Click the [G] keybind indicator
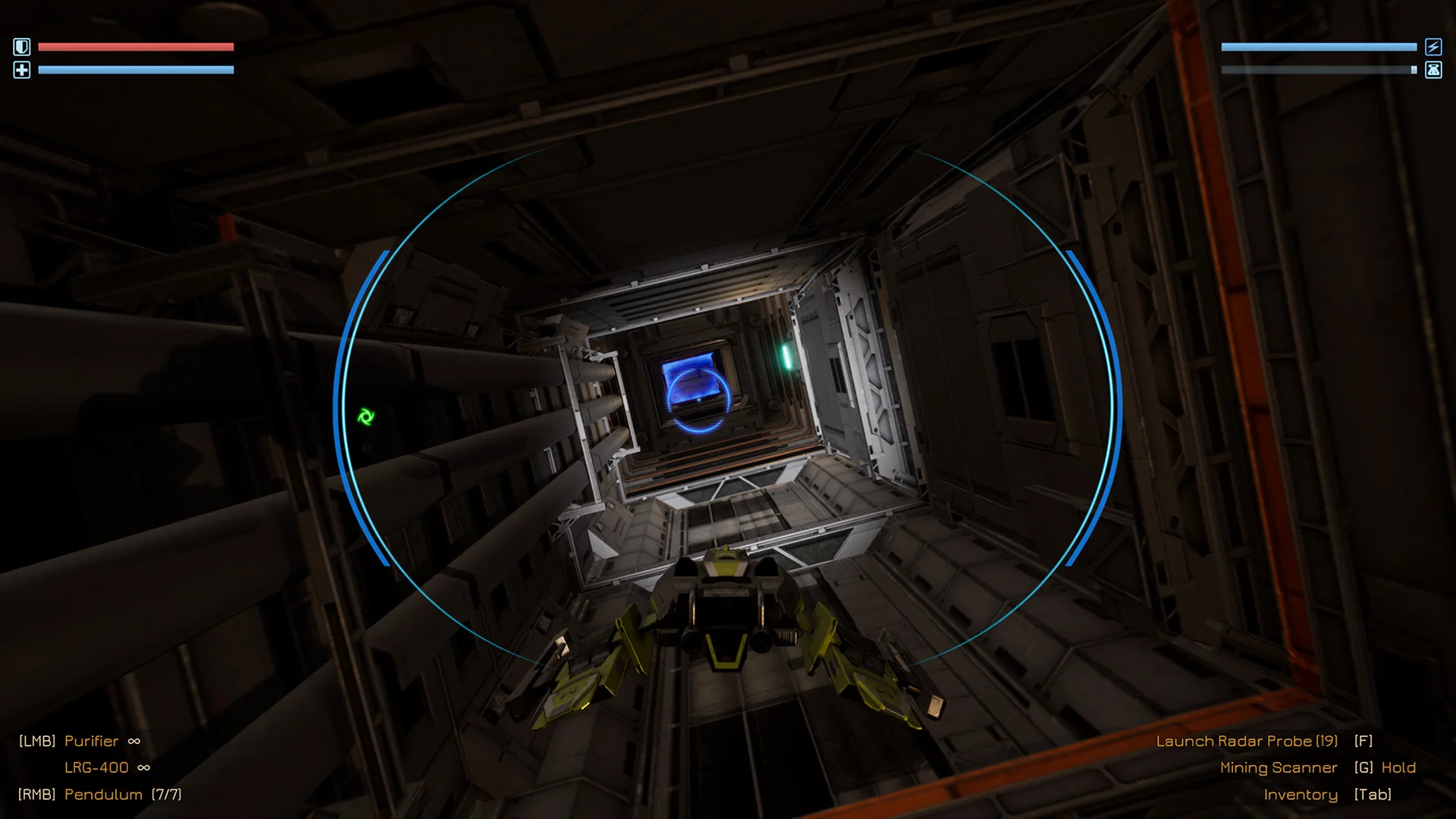Image resolution: width=1456 pixels, height=819 pixels. [x=1363, y=767]
